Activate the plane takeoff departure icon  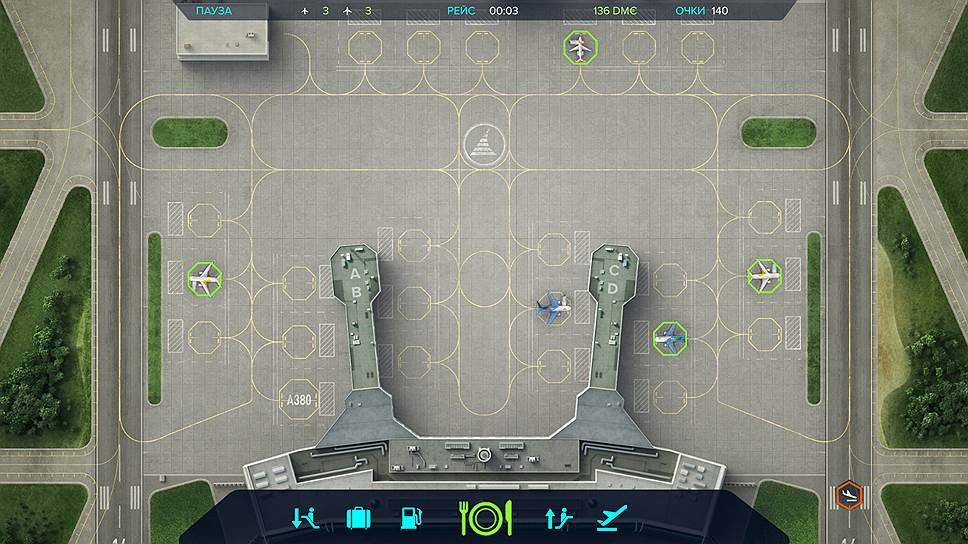[x=610, y=517]
